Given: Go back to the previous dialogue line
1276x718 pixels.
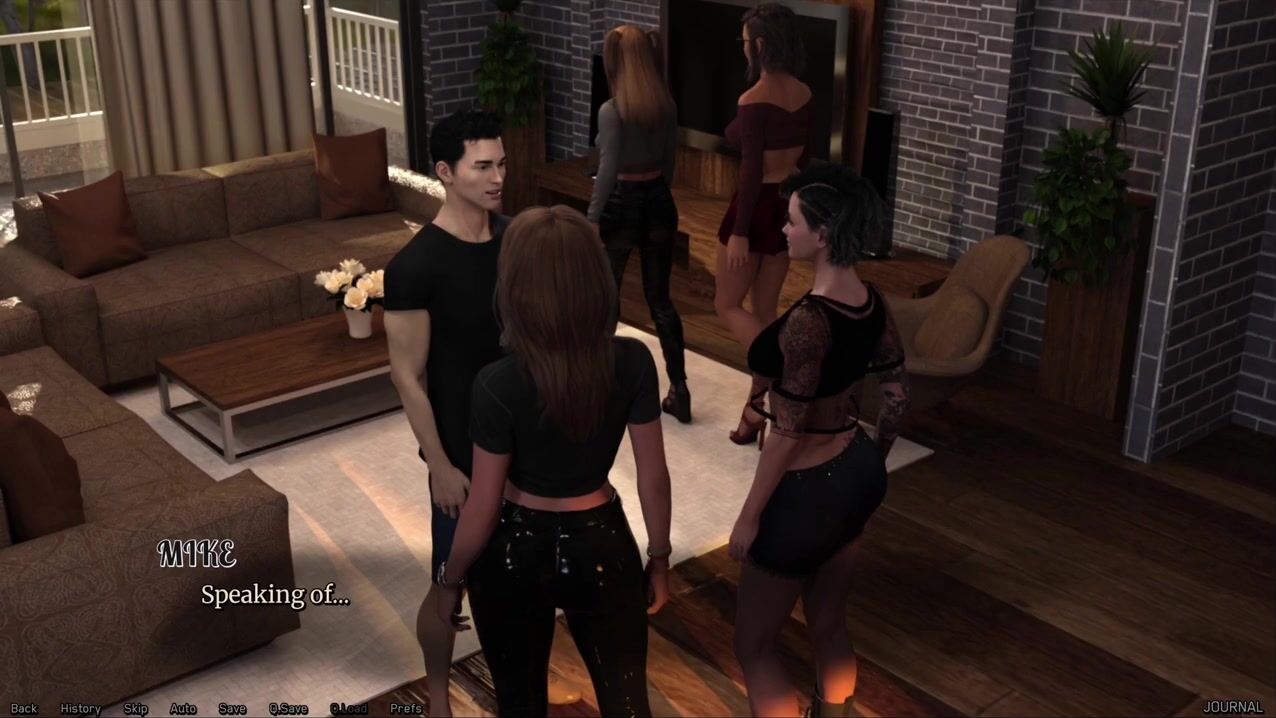Looking at the screenshot, I should click(24, 708).
